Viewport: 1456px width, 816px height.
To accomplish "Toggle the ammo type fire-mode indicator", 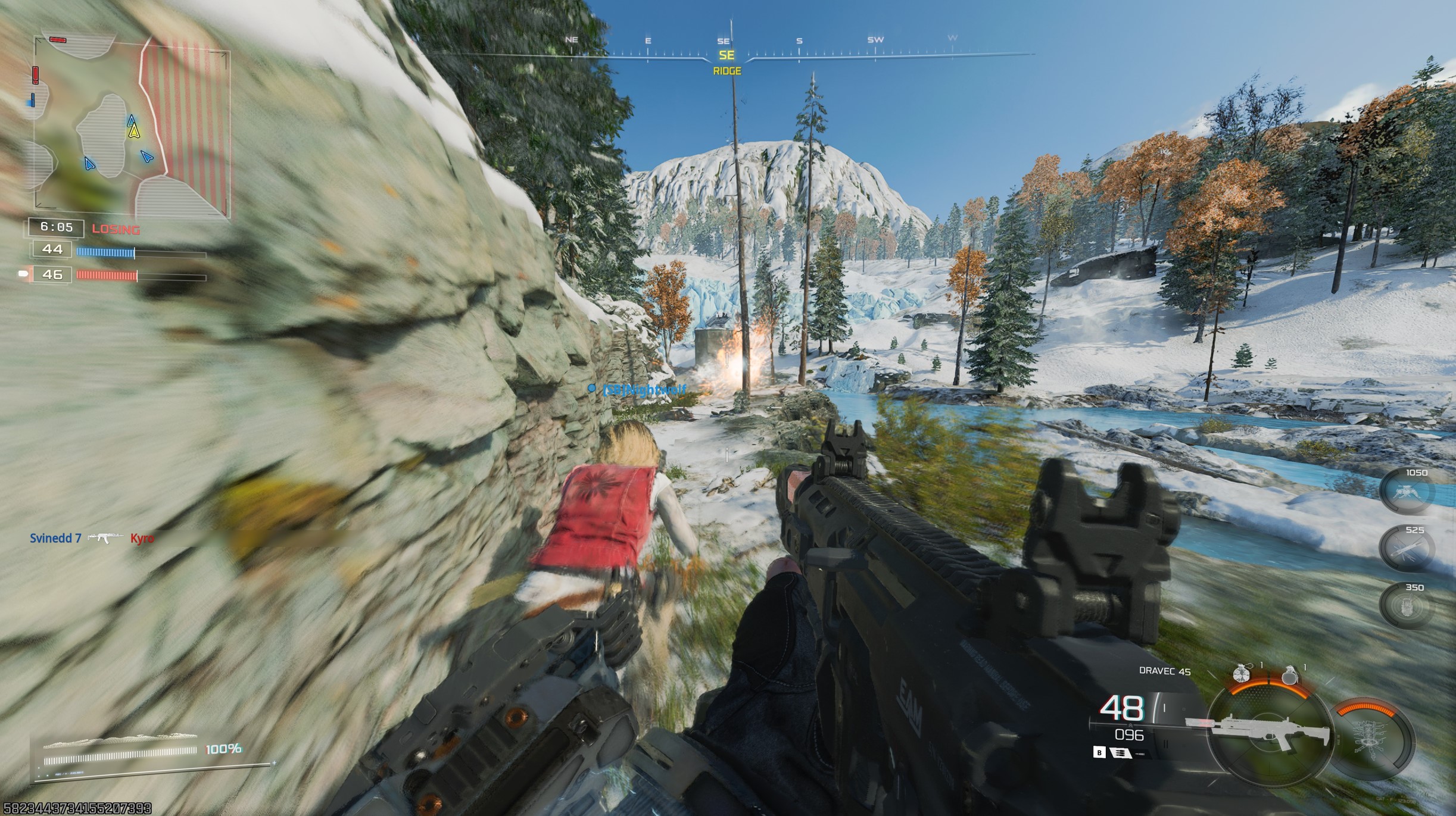I will [x=1120, y=753].
